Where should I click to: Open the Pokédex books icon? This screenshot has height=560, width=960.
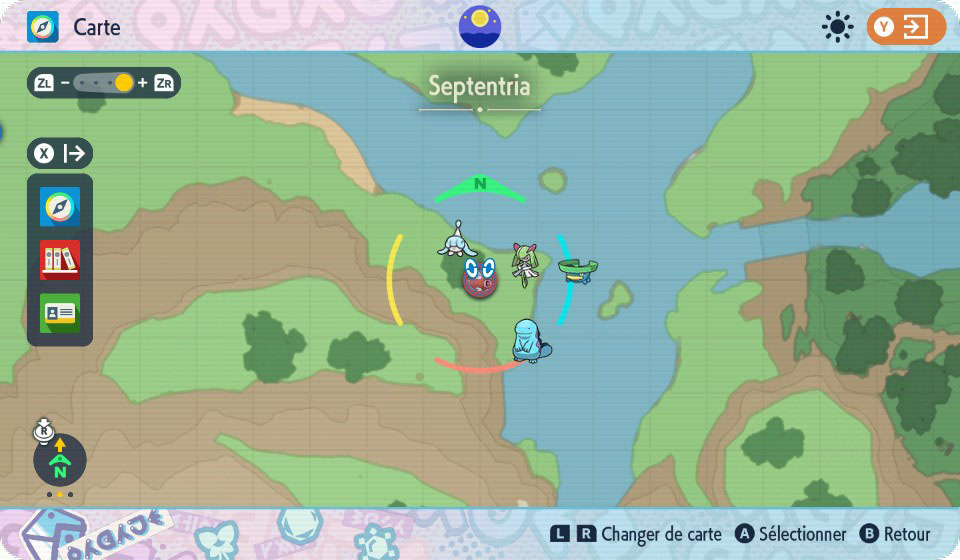pyautogui.click(x=60, y=260)
